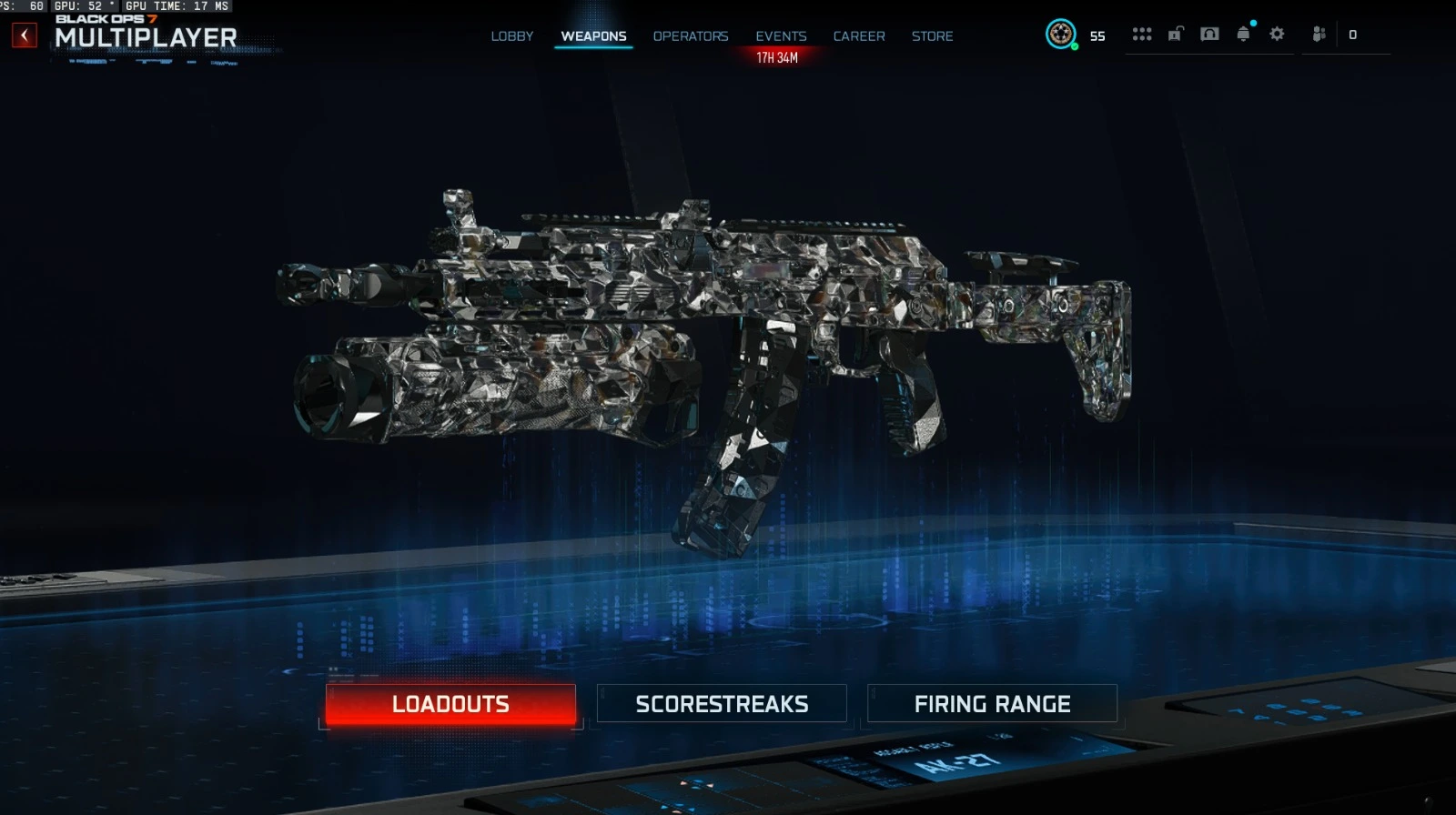The width and height of the screenshot is (1456, 815).
Task: Enter the FIRING RANGE
Action: coord(993,703)
